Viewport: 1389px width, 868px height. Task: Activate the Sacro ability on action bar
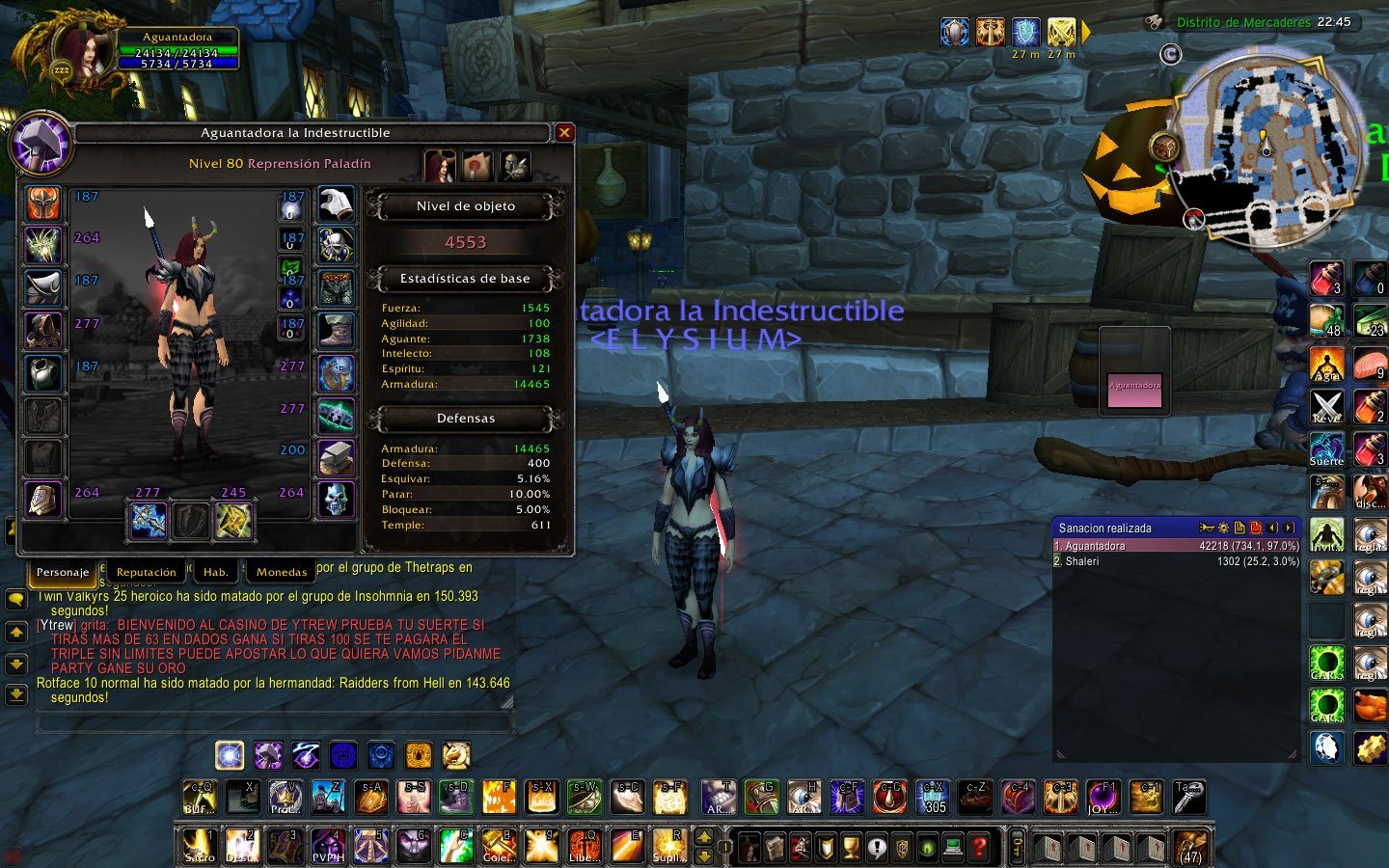[200, 846]
